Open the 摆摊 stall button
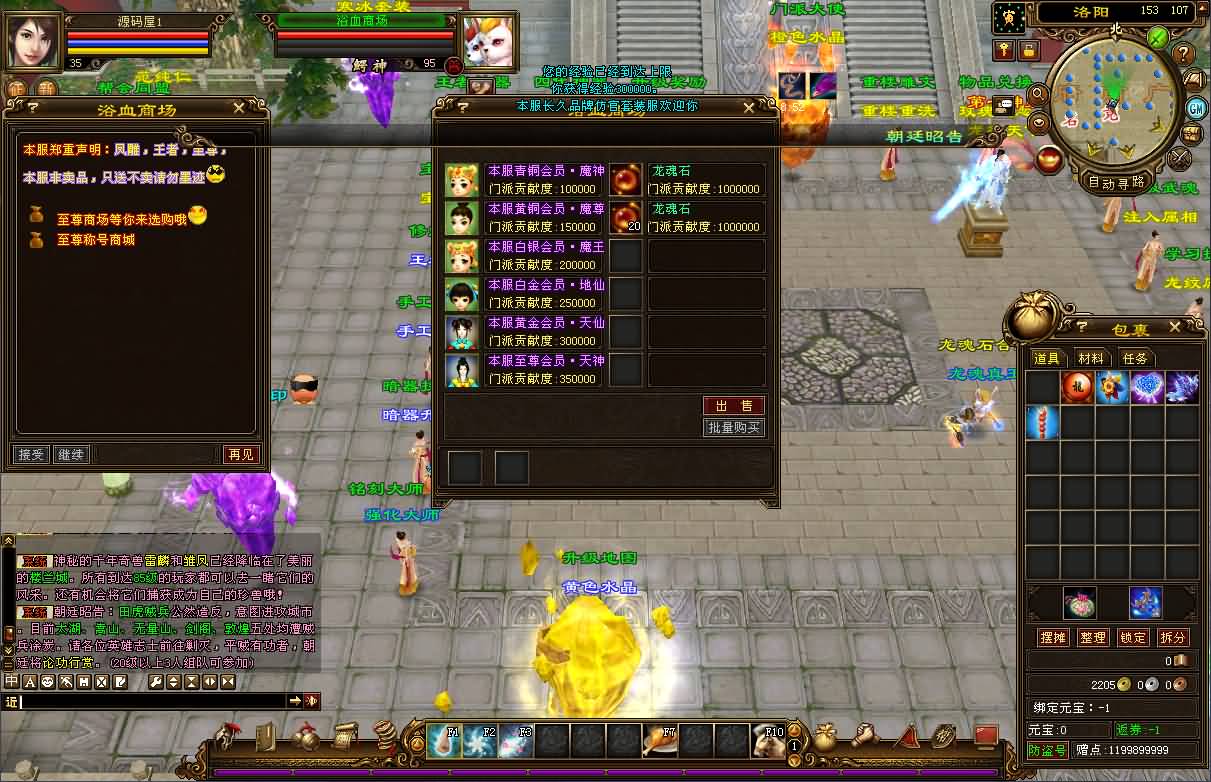1211x782 pixels. coord(1053,637)
